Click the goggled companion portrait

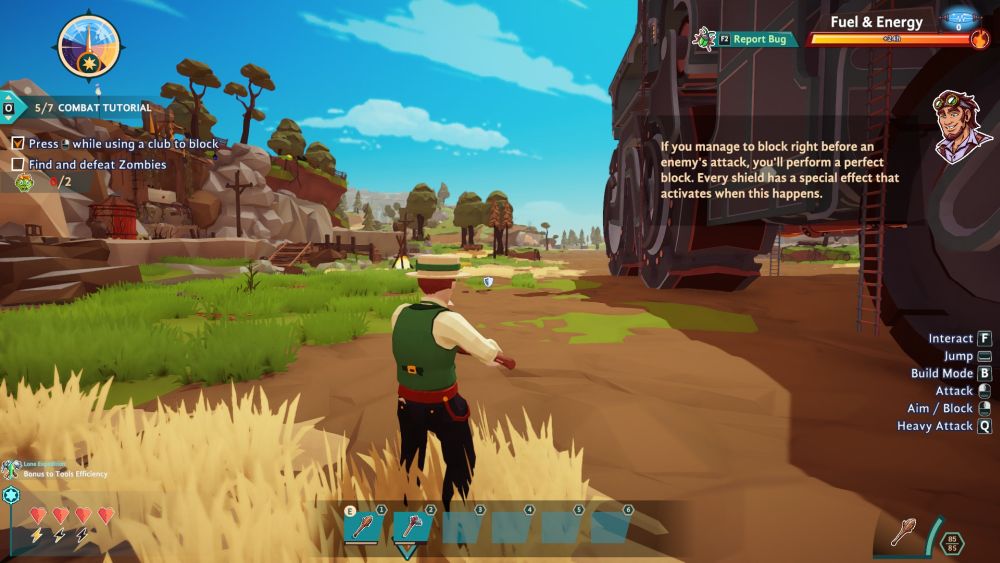(x=961, y=125)
